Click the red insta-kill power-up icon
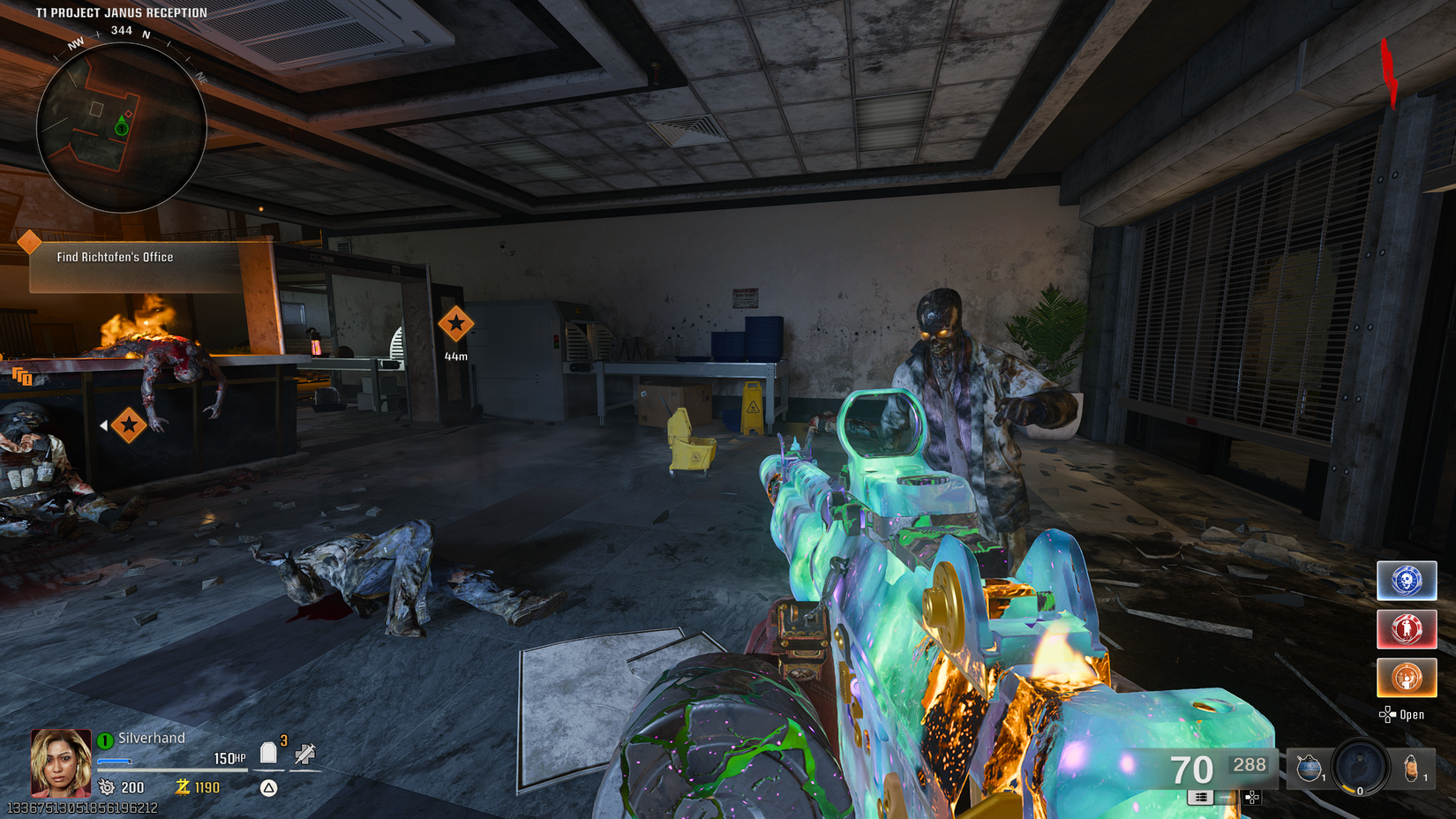The image size is (1456, 819). point(1407,629)
